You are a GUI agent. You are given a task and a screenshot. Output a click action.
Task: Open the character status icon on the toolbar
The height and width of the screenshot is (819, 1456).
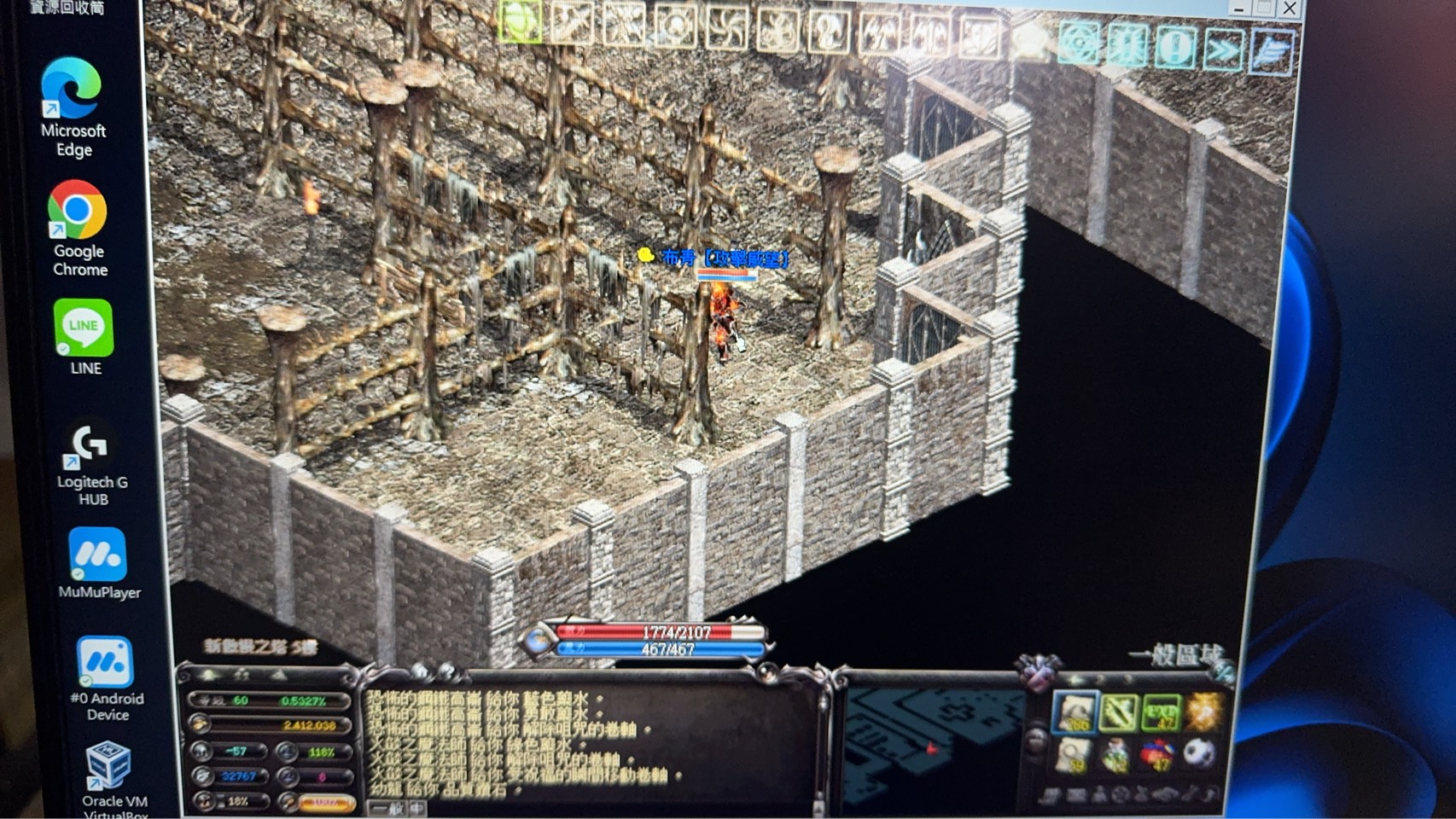(x=825, y=26)
